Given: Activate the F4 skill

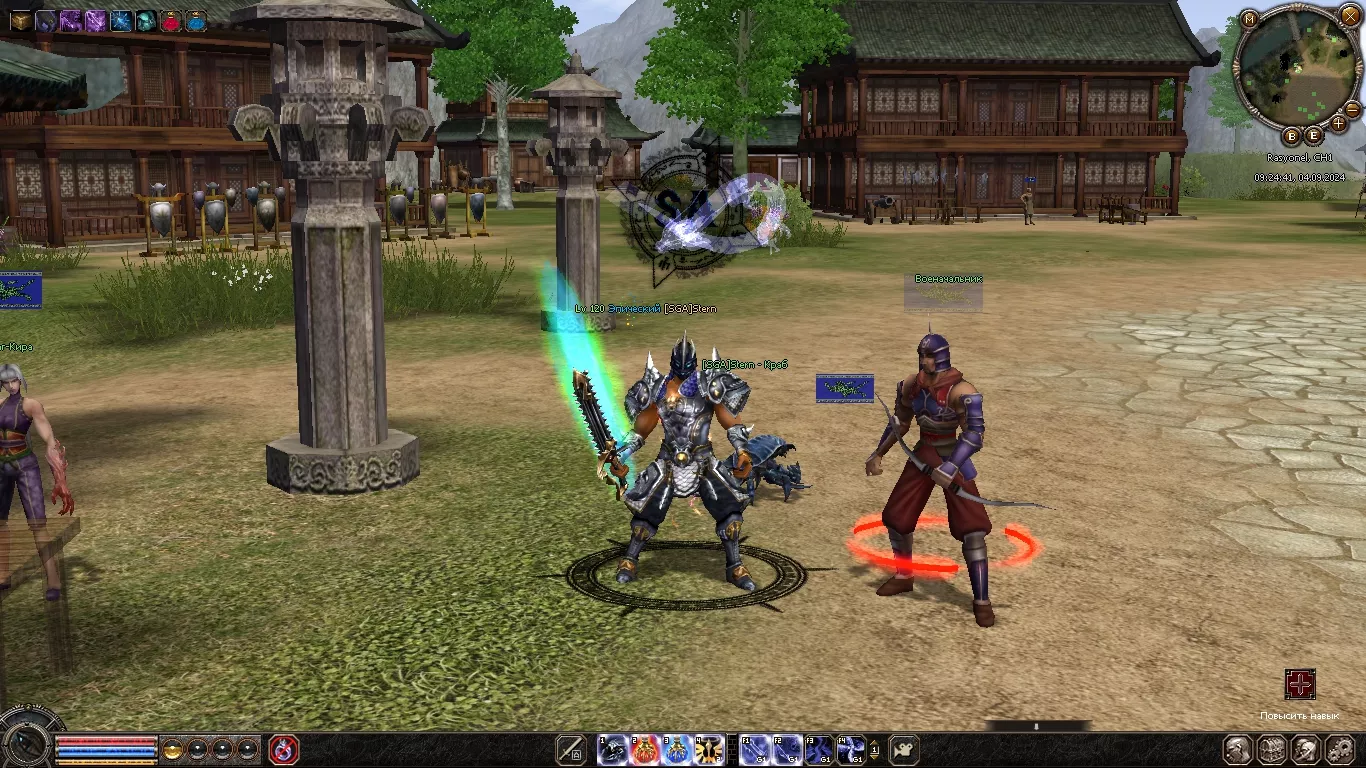Looking at the screenshot, I should coord(851,749).
